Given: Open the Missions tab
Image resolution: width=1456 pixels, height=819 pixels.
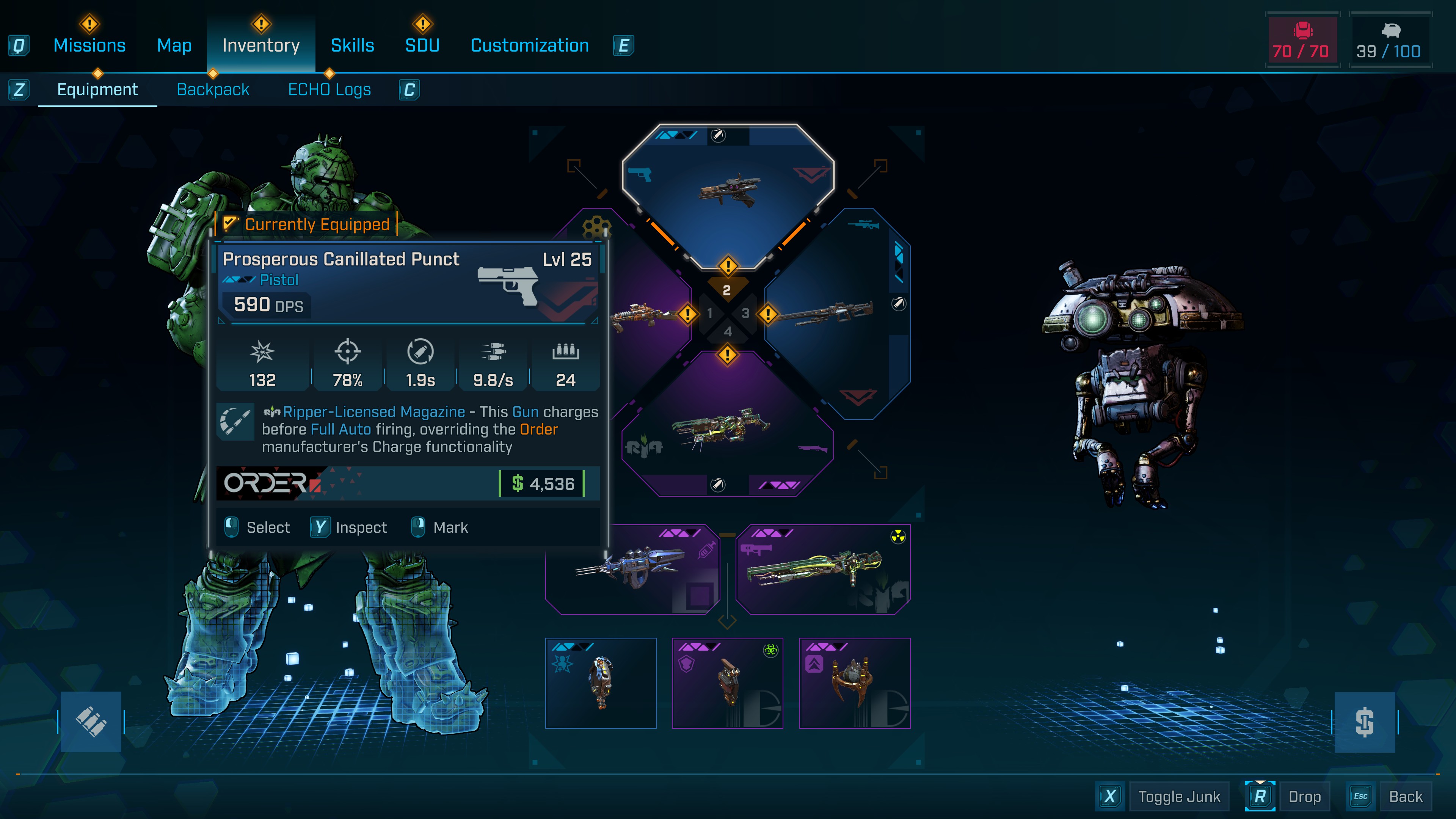Looking at the screenshot, I should pyautogui.click(x=89, y=45).
